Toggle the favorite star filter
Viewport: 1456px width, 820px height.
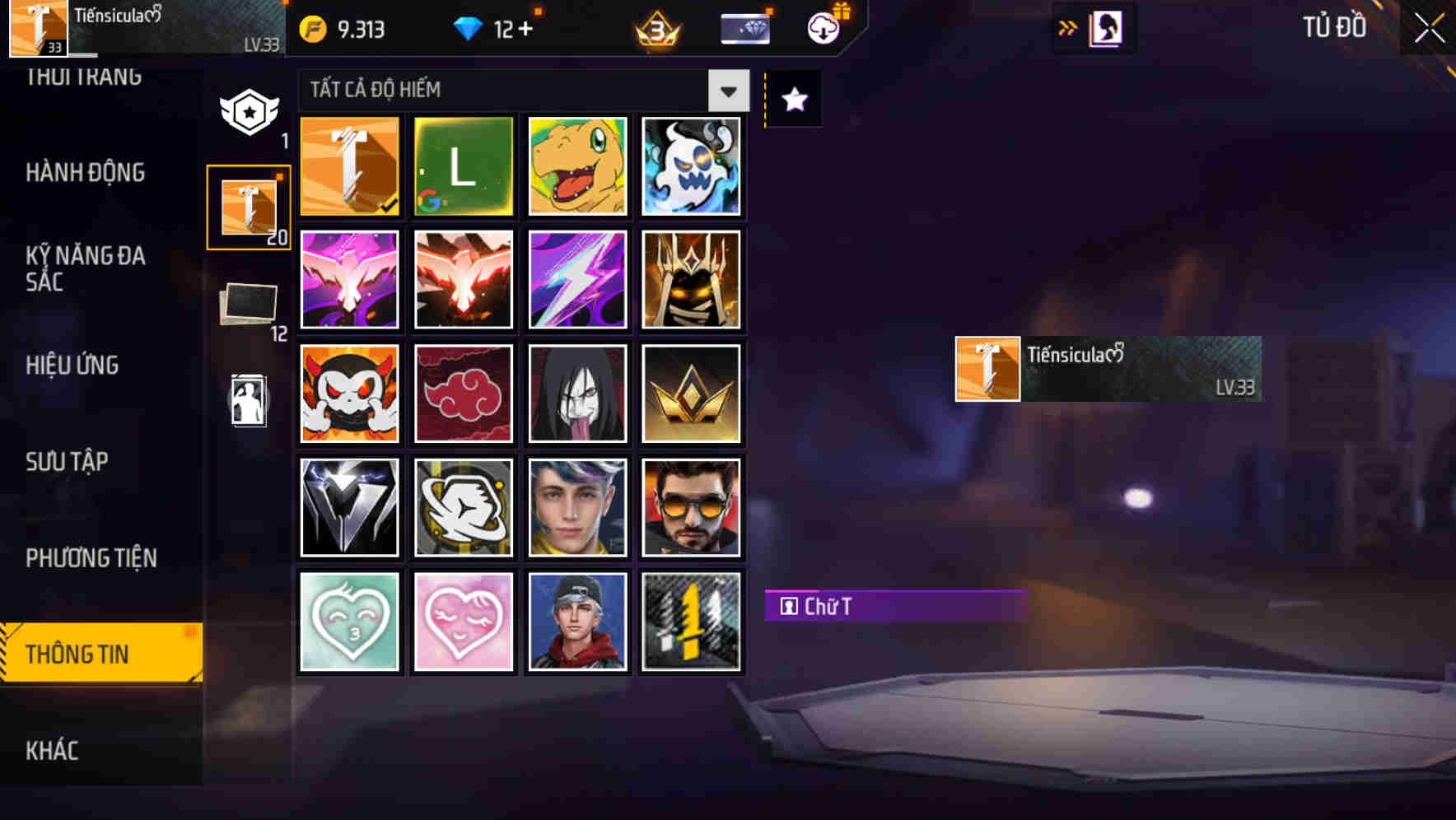point(793,100)
